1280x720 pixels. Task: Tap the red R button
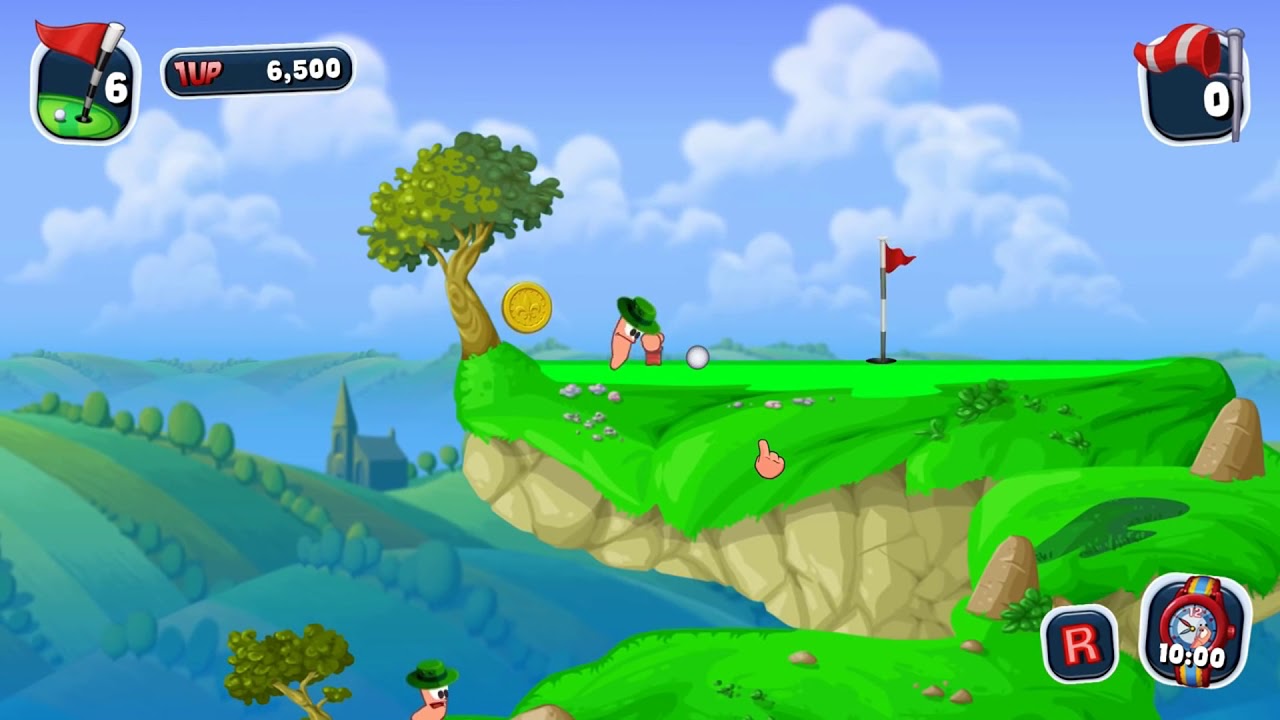click(x=1079, y=644)
